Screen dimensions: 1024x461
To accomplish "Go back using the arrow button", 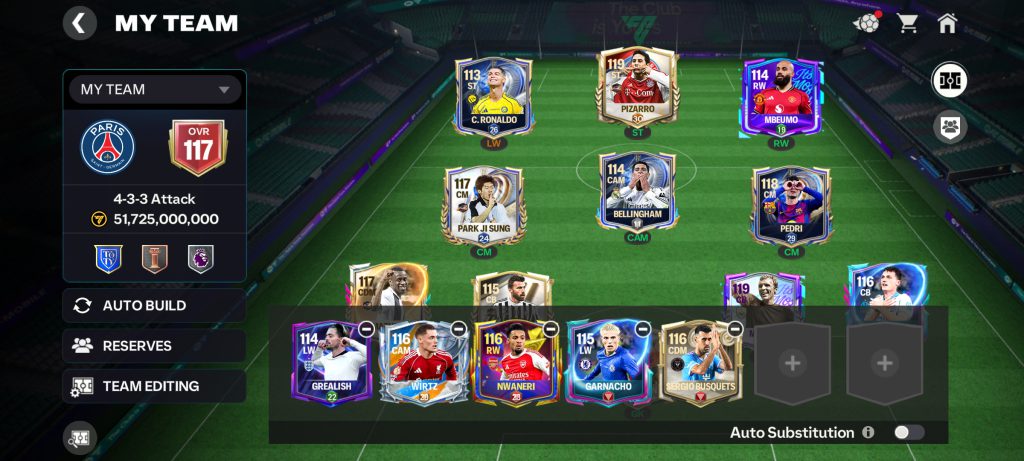I will [x=79, y=22].
